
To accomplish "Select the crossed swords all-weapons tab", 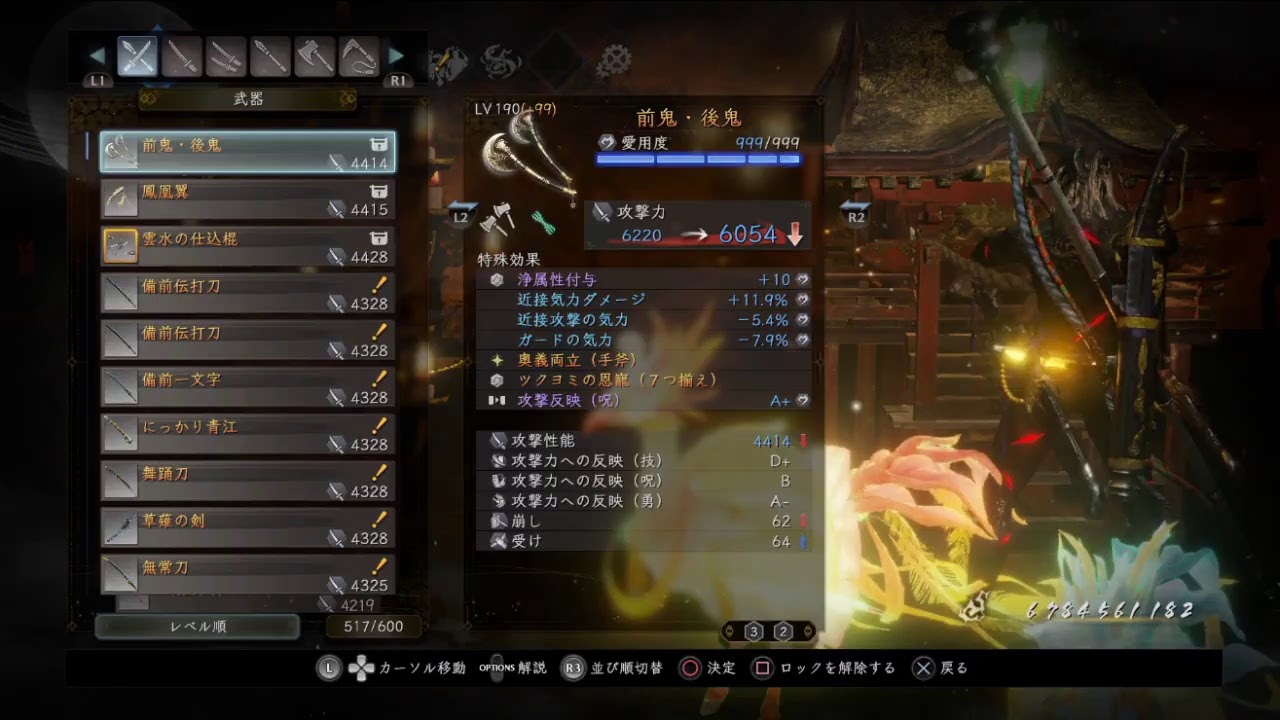I will point(137,57).
